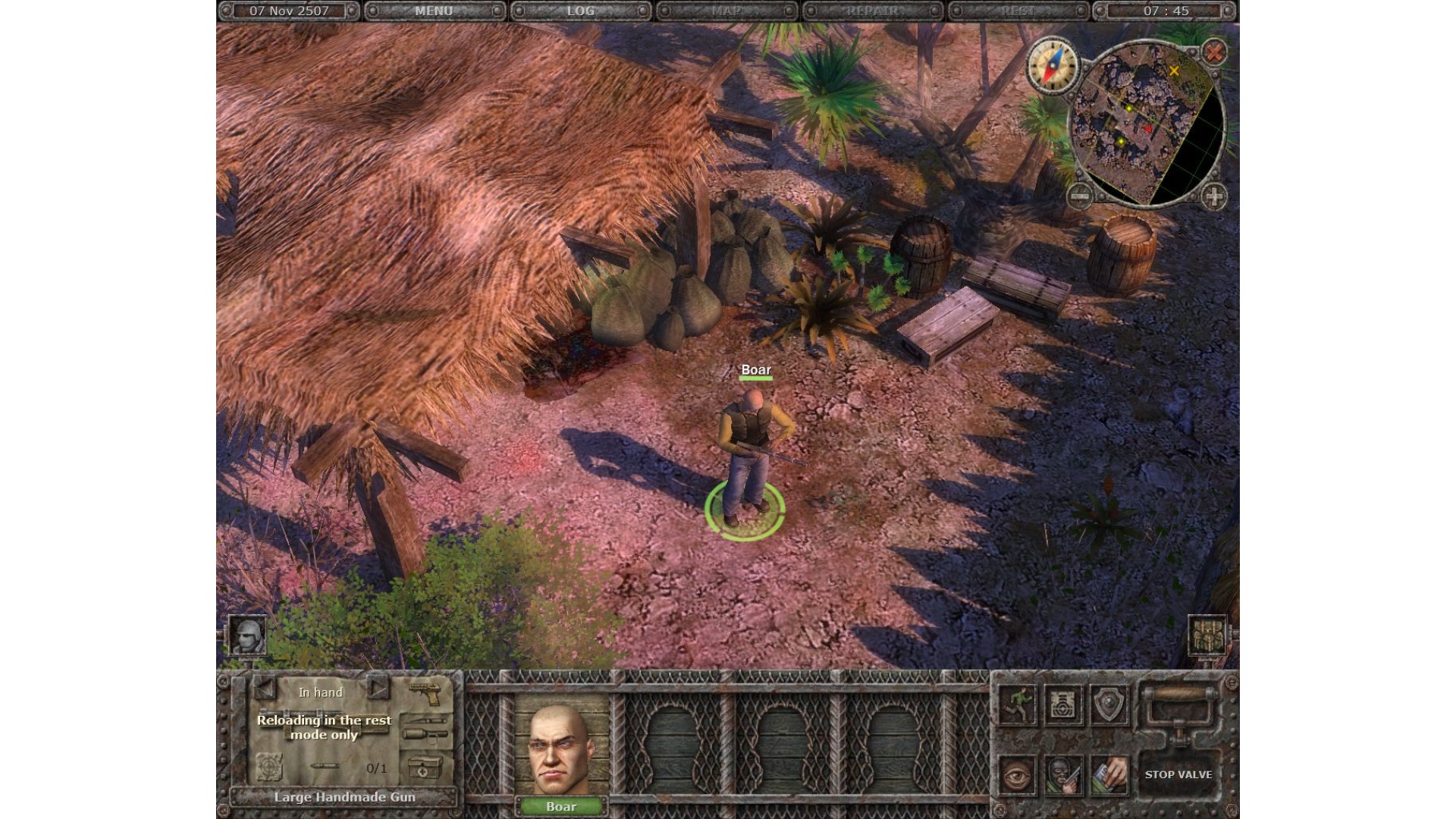Open the LOG button
Image resolution: width=1456 pixels, height=819 pixels.
point(580,11)
